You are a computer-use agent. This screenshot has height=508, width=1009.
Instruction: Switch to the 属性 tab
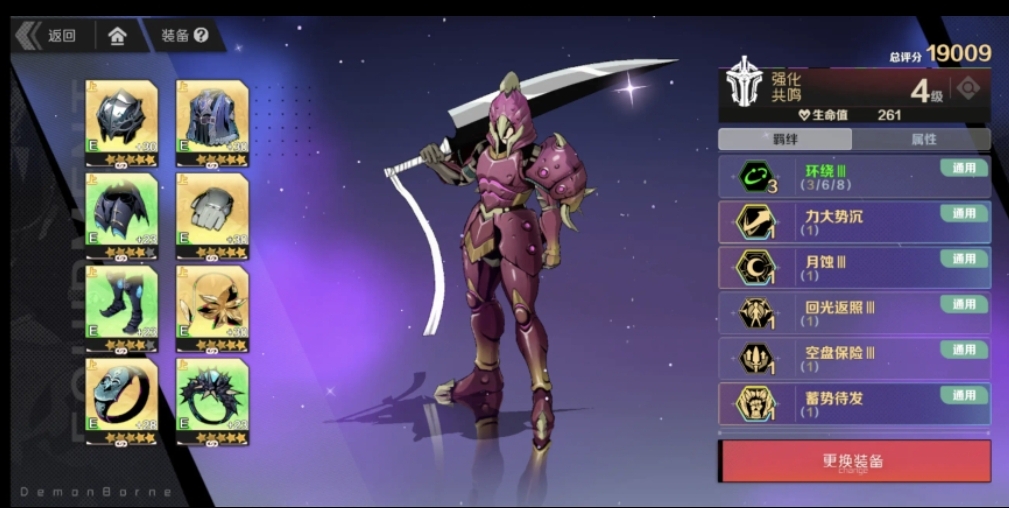pos(922,140)
